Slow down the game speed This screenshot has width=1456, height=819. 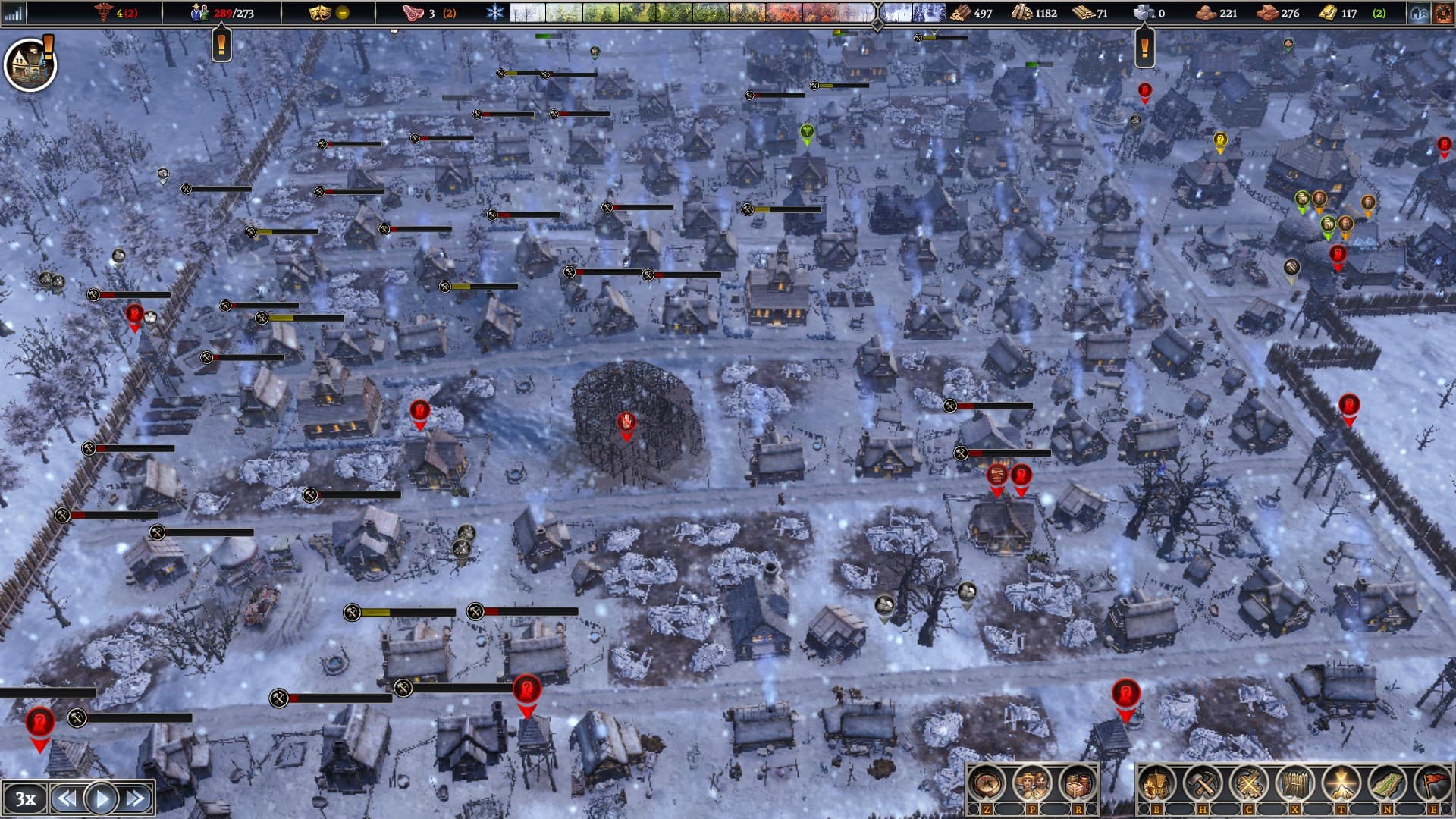coord(67,799)
